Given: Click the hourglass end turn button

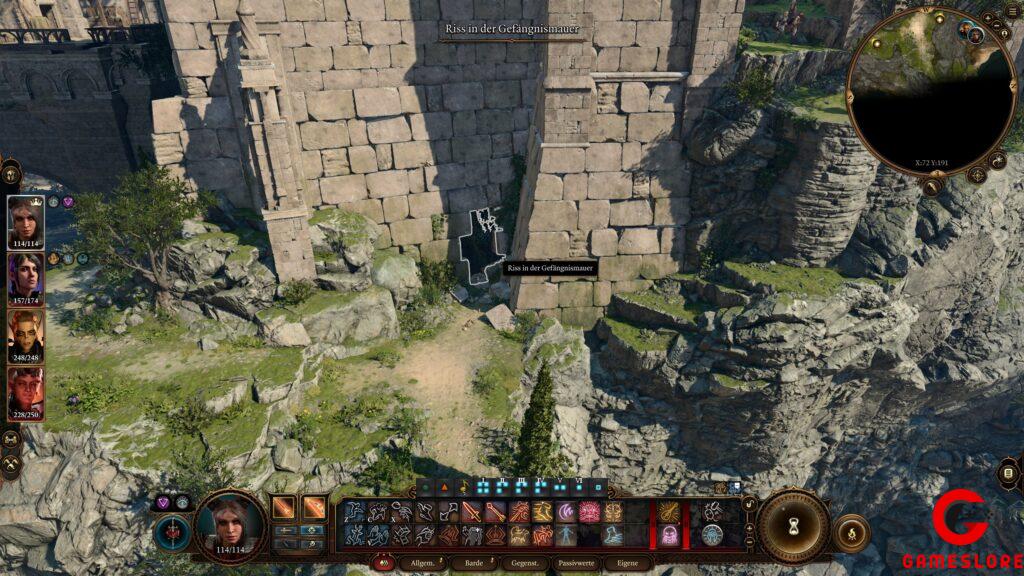Looking at the screenshot, I should [x=793, y=525].
